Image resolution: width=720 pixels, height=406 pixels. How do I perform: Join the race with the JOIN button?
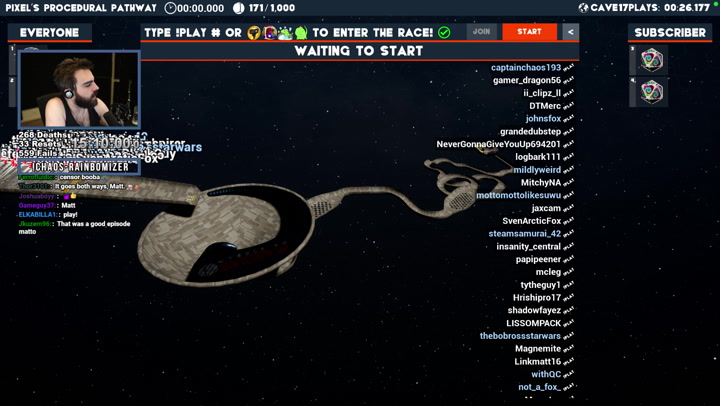pyautogui.click(x=482, y=32)
